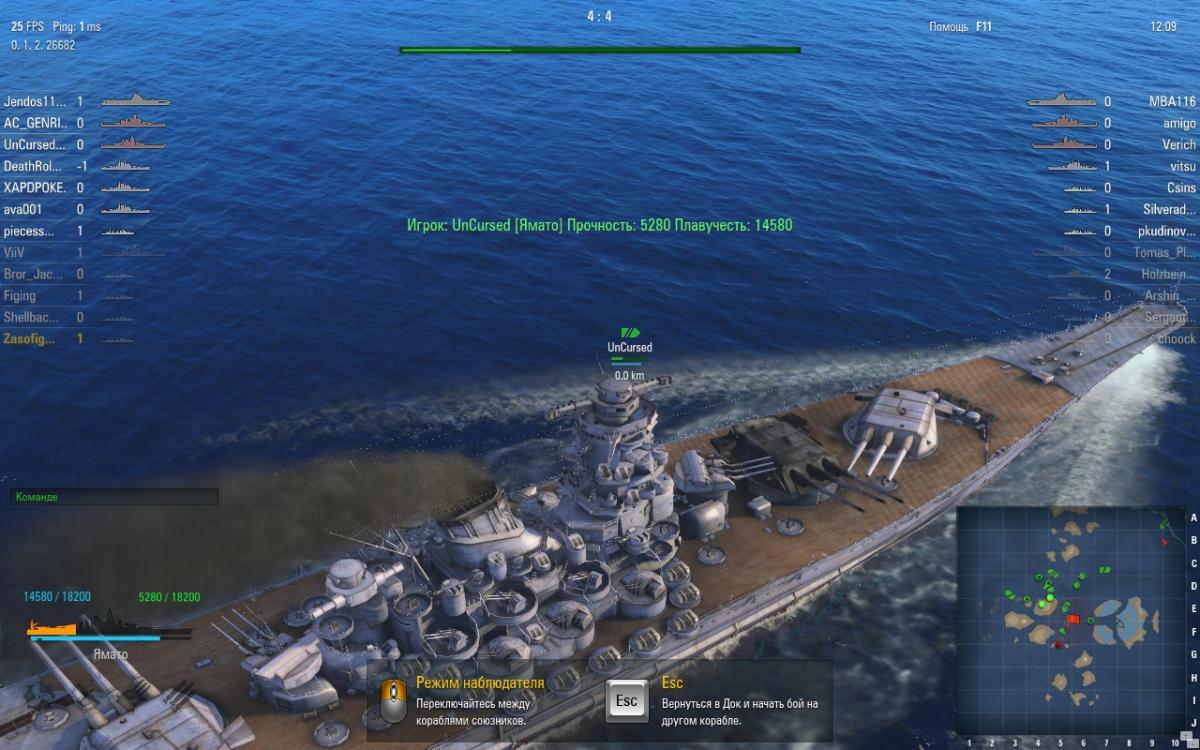1200x750 pixels.
Task: Select MBA116 in the enemy team list
Action: 1172,102
